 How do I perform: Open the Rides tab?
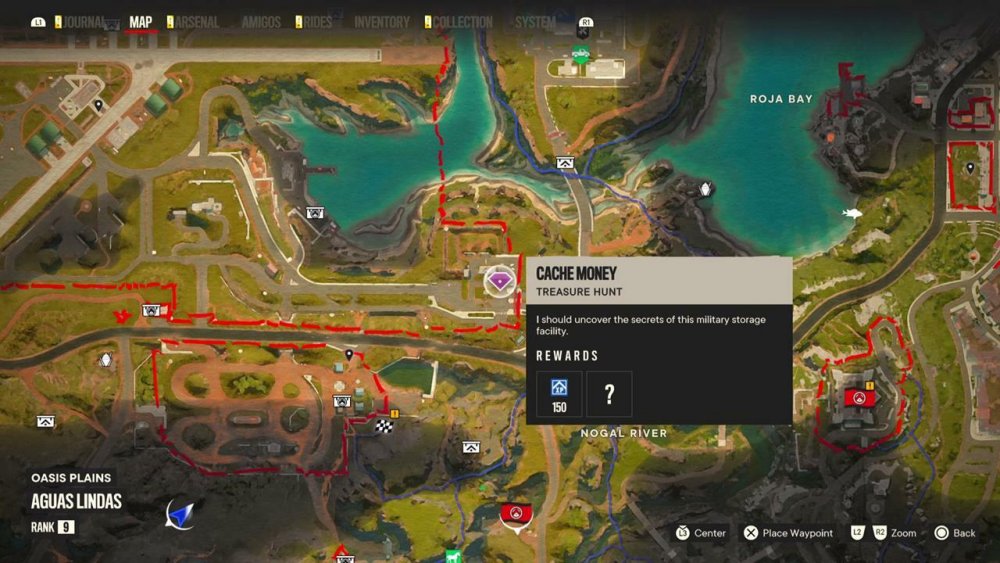click(x=317, y=22)
